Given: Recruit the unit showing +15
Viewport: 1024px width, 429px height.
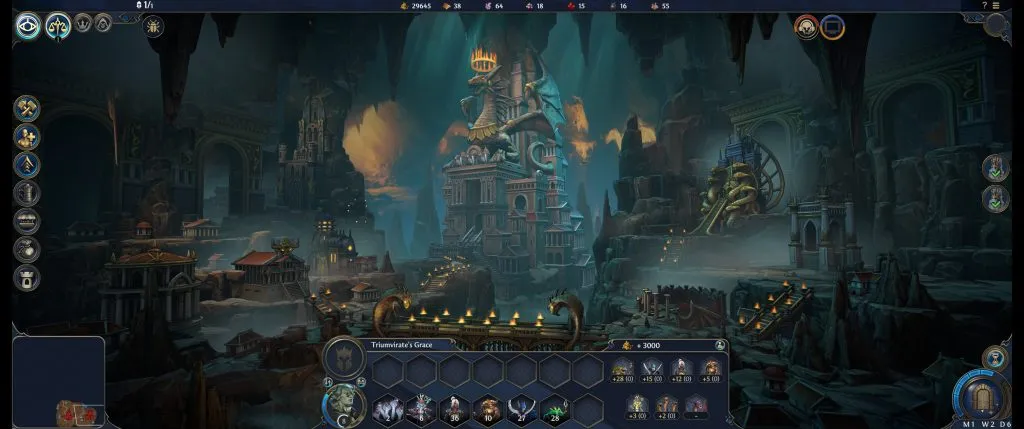Looking at the screenshot, I should [x=652, y=369].
